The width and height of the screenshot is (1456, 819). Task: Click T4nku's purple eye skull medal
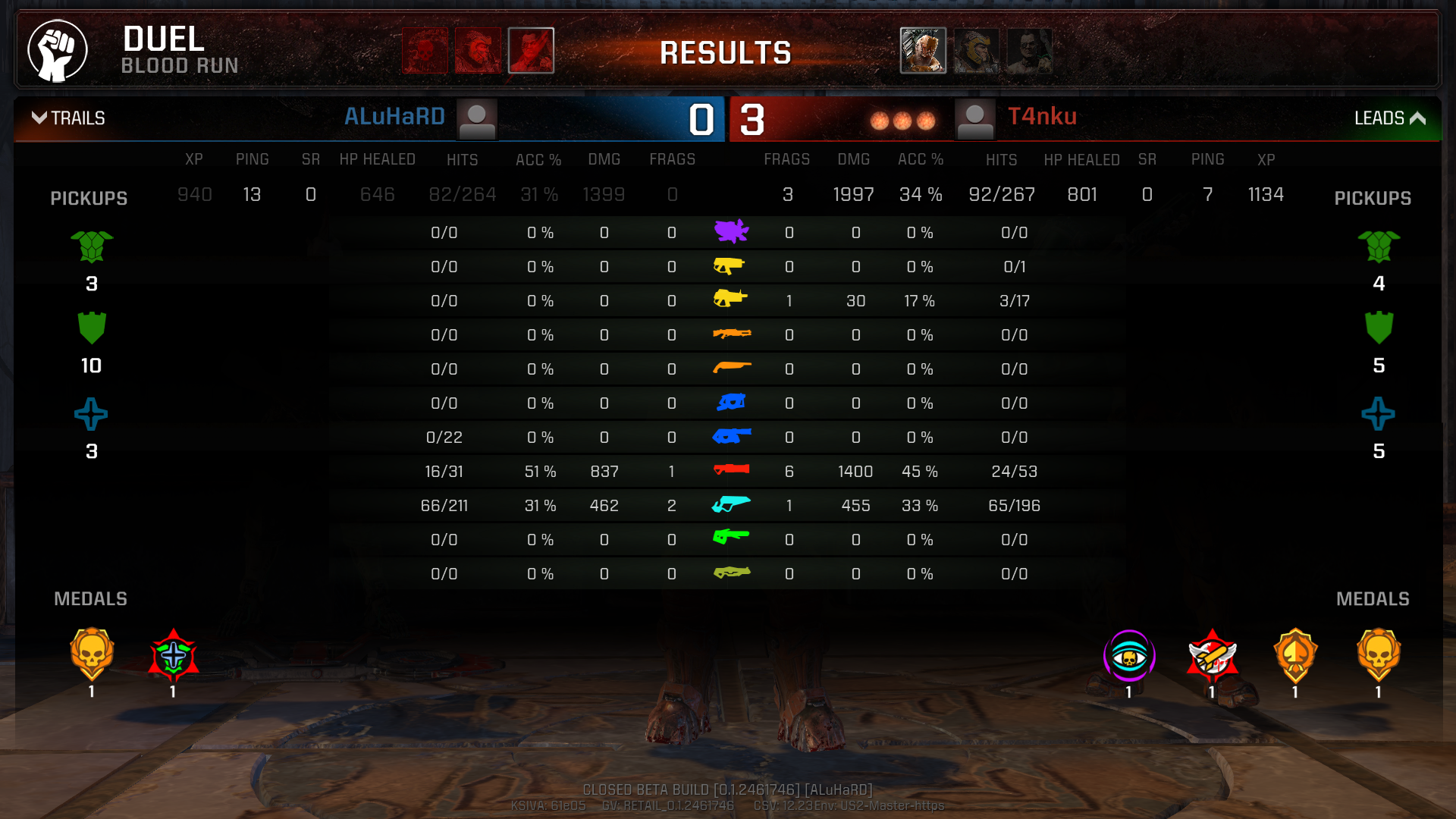click(1129, 655)
